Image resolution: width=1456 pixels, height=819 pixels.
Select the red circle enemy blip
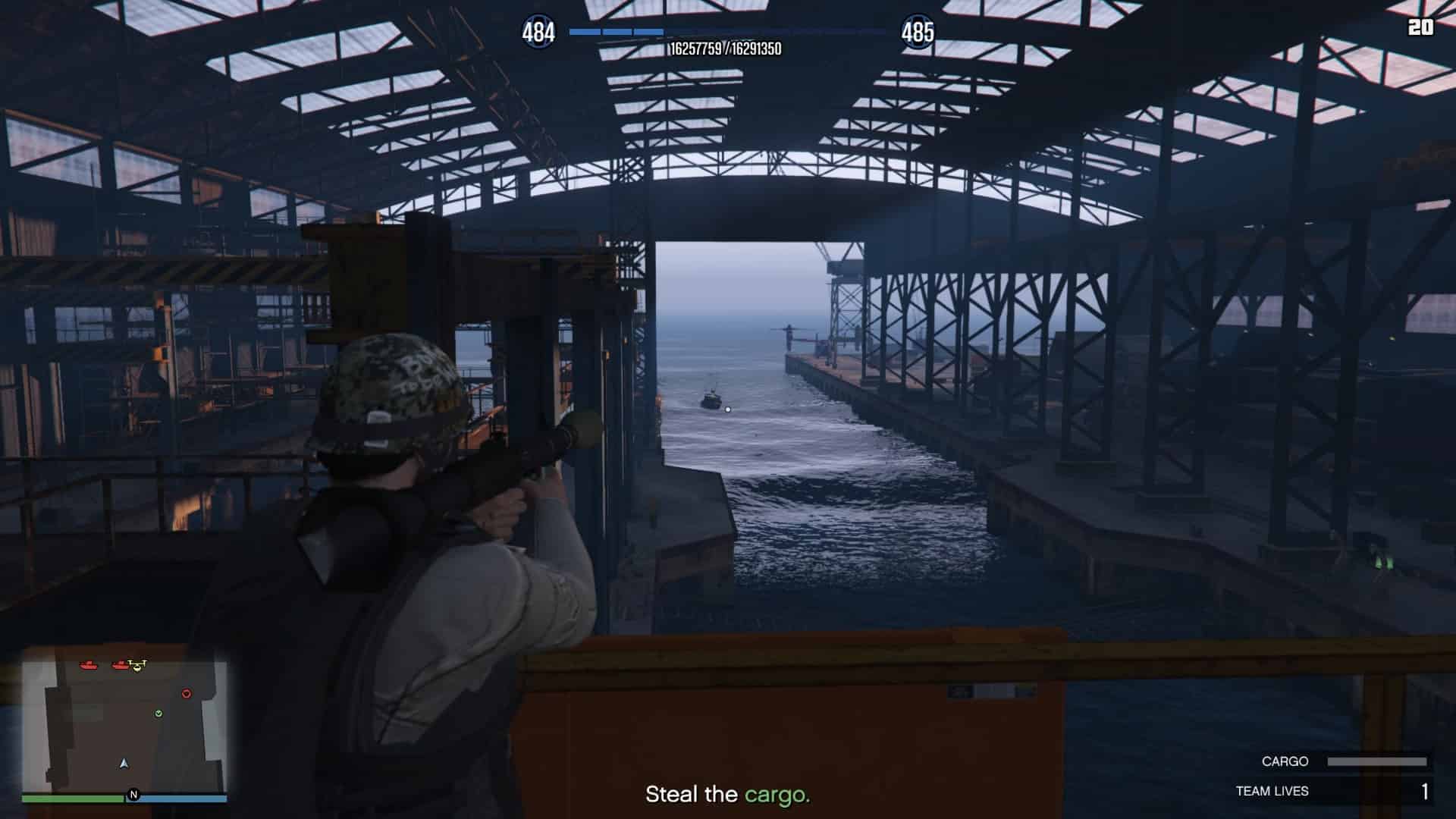187,694
